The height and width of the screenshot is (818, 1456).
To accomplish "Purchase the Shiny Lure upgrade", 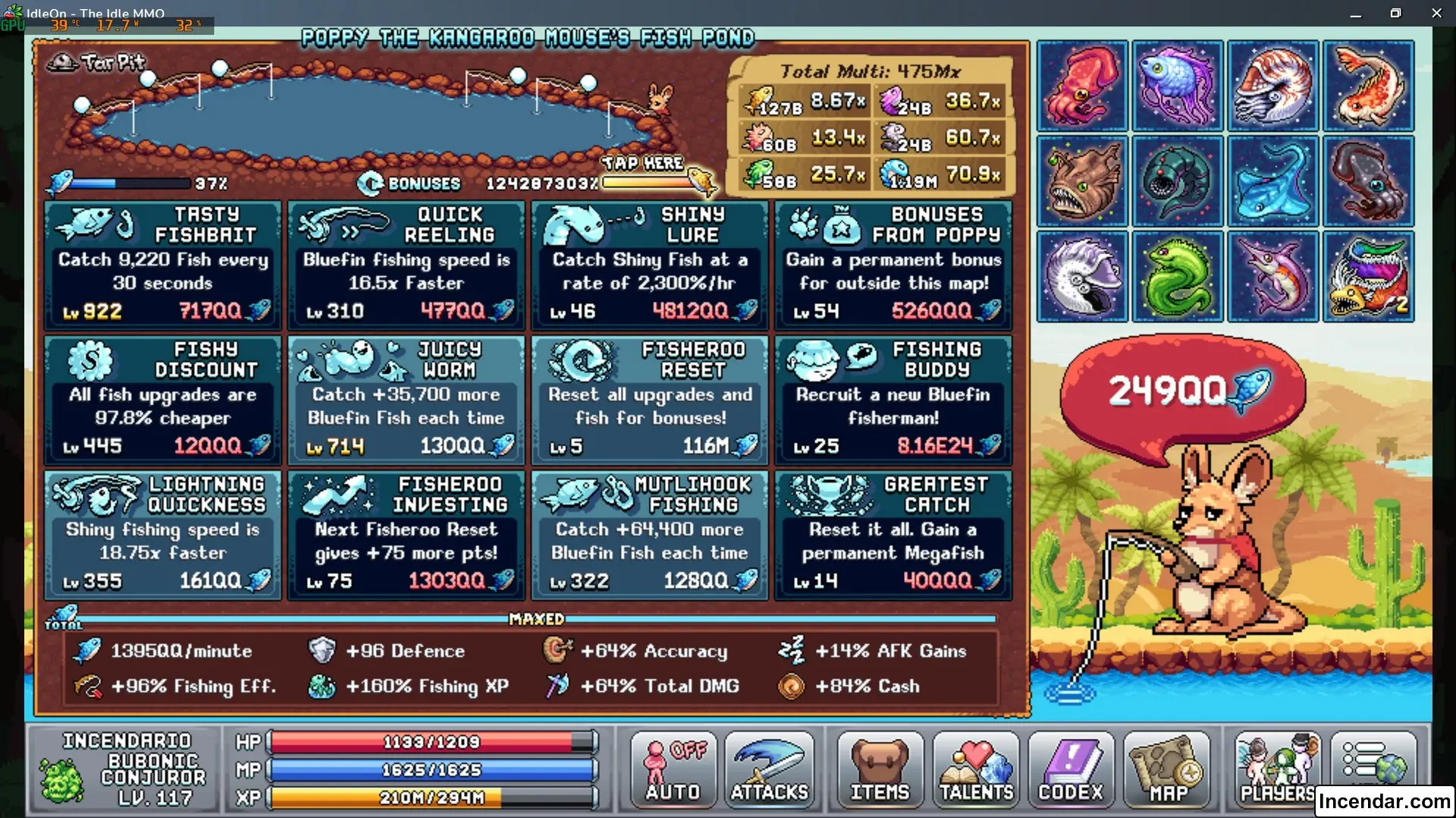I will click(x=649, y=263).
